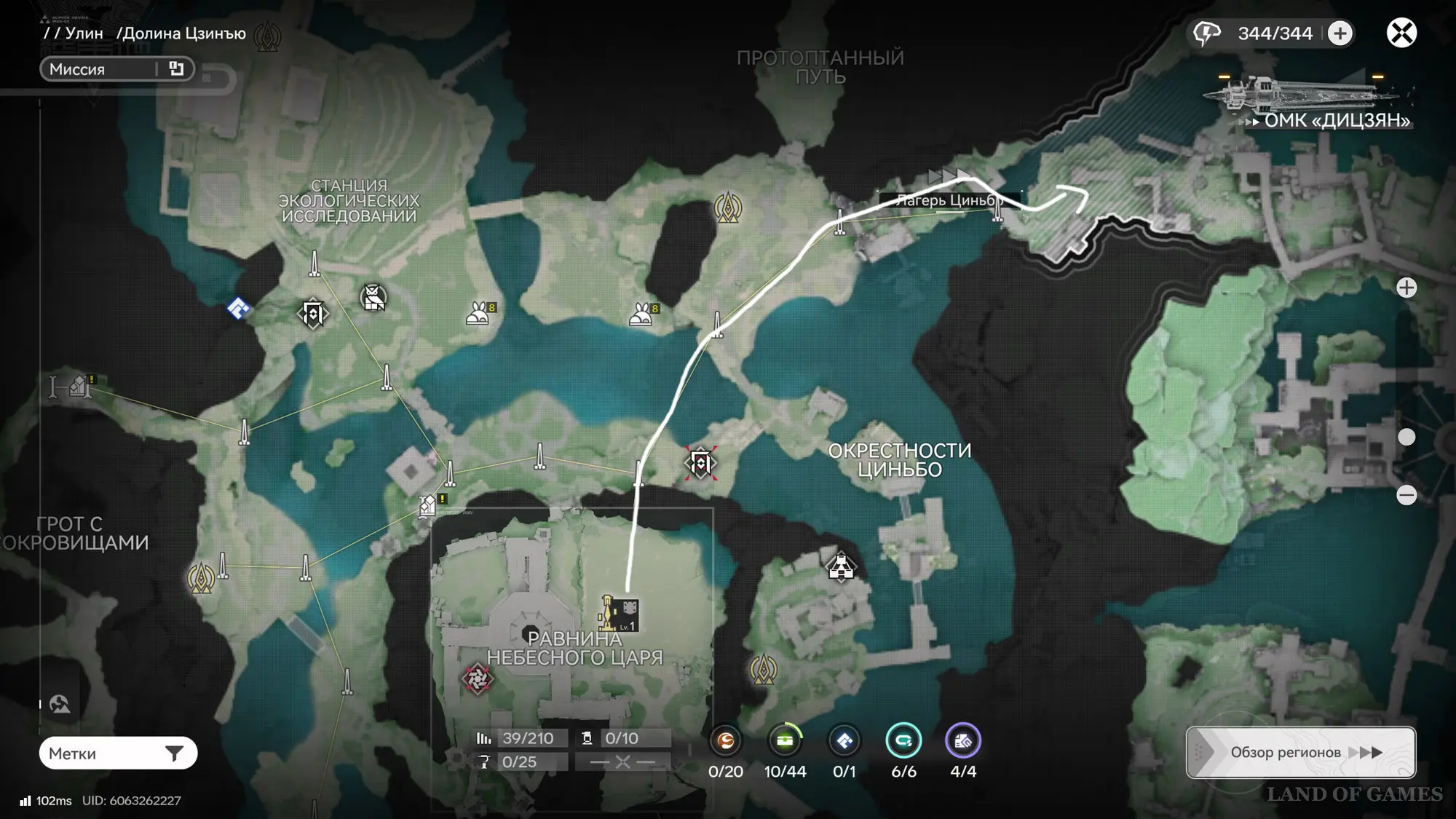Add stamina with the plus button
1456x819 pixels.
click(x=1340, y=33)
